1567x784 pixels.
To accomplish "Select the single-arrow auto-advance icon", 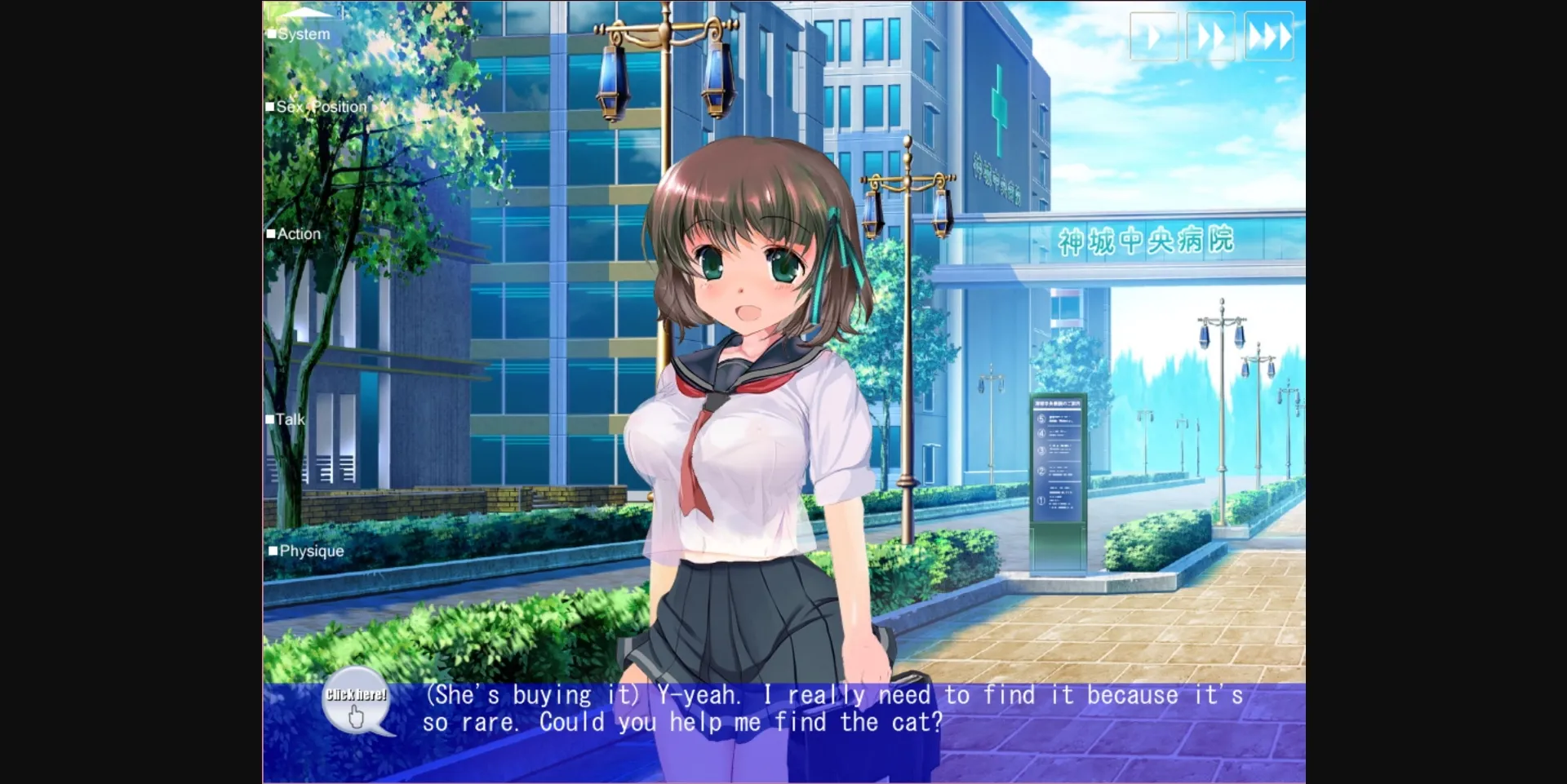I will [x=1154, y=37].
